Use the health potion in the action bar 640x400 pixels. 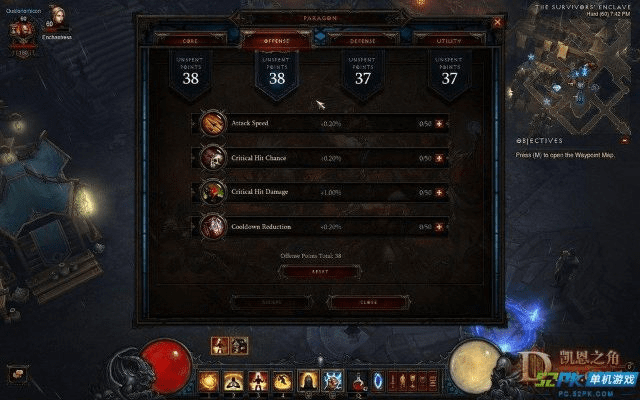(x=360, y=380)
